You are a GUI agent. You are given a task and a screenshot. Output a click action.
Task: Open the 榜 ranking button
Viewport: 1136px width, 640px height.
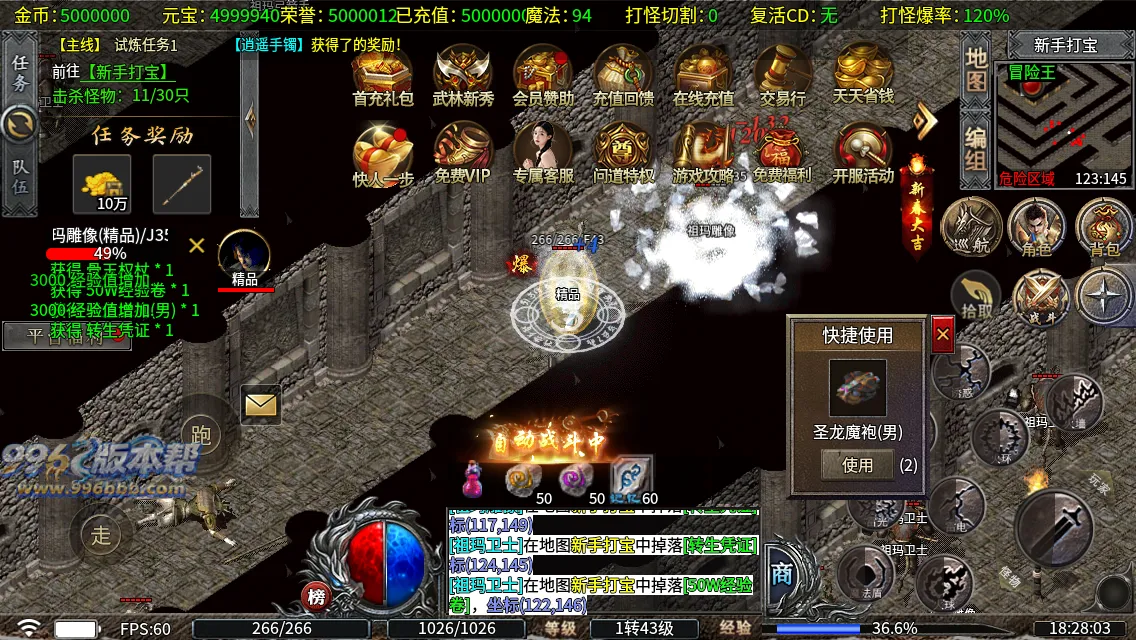(x=317, y=597)
